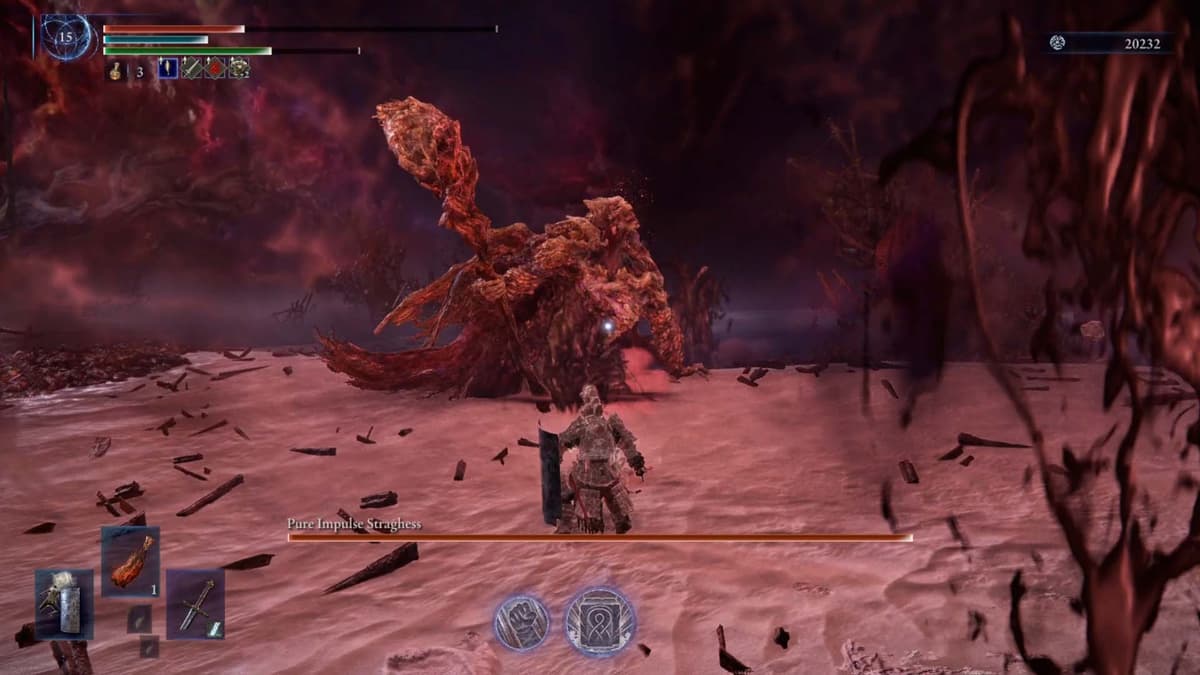Screen dimensions: 1200x675
Task: Select the blue feather buff icon
Action: 168,69
